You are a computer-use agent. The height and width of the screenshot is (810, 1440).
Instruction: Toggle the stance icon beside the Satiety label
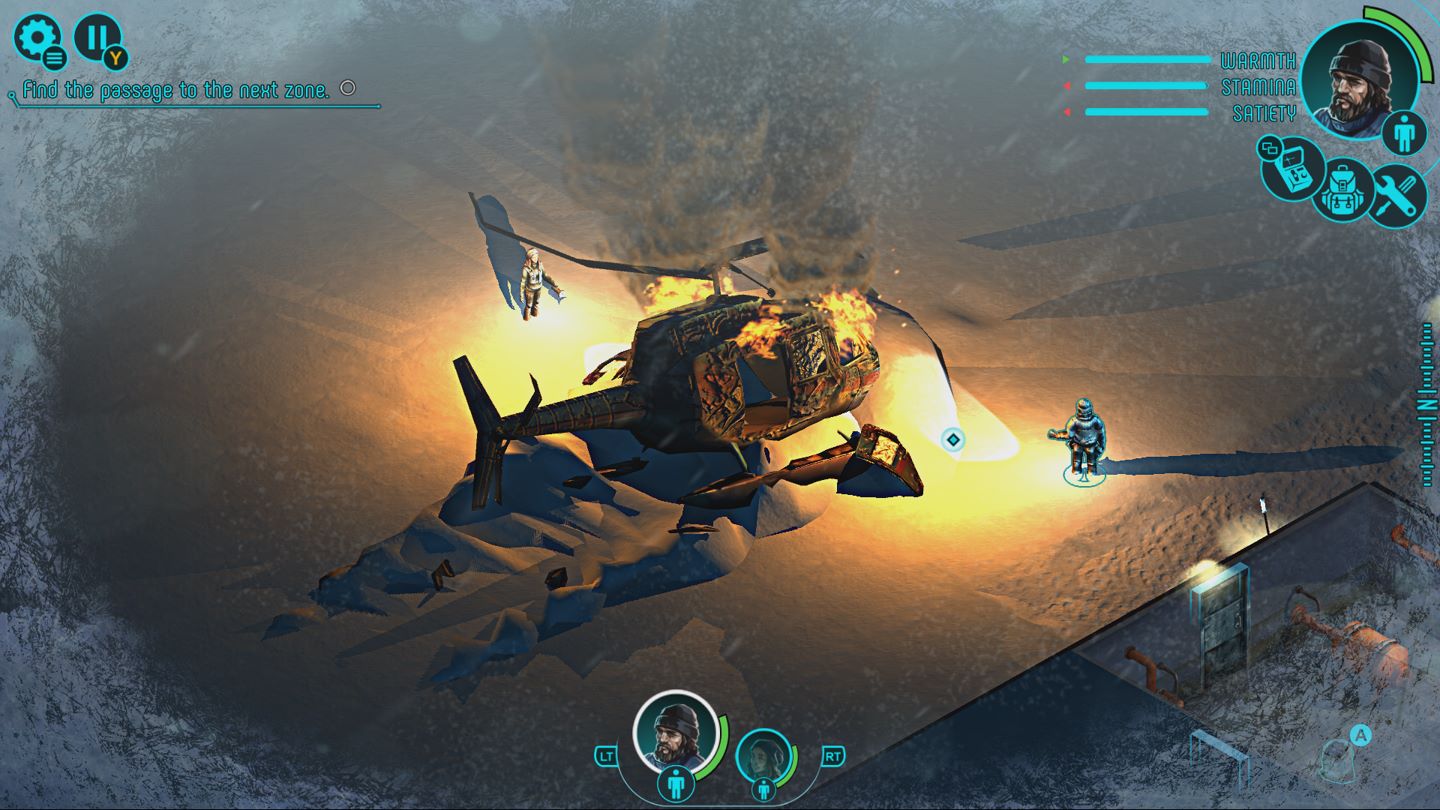pos(1404,134)
